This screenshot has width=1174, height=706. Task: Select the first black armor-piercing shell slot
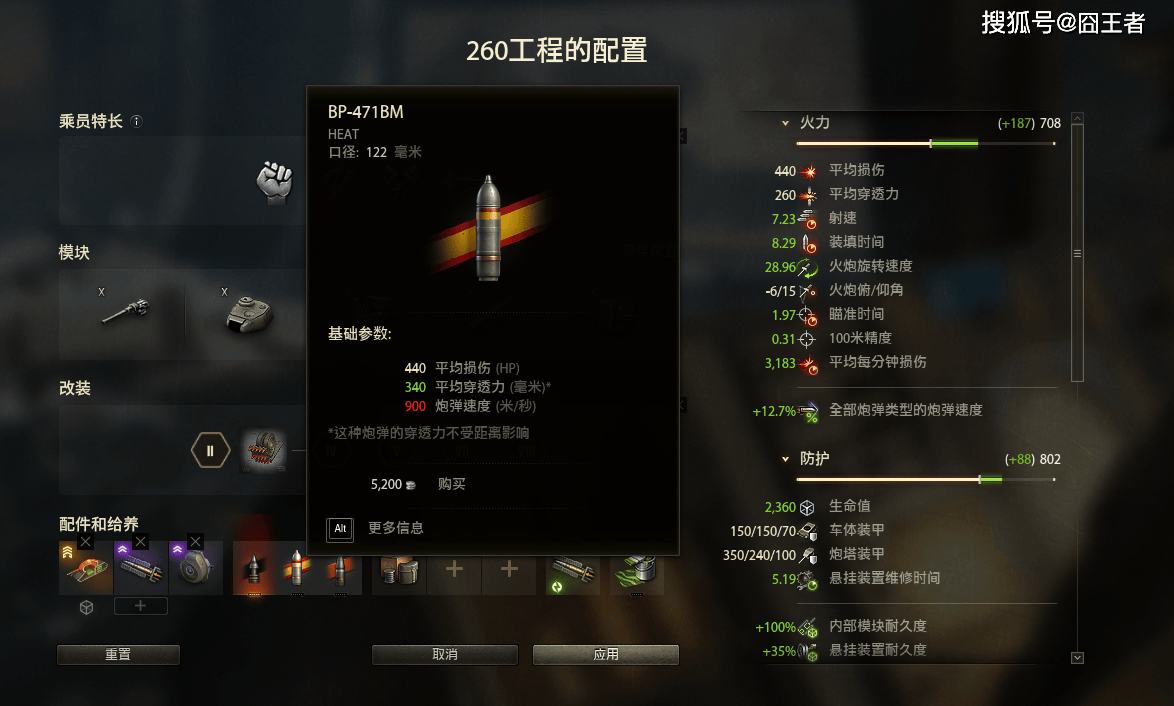[253, 570]
